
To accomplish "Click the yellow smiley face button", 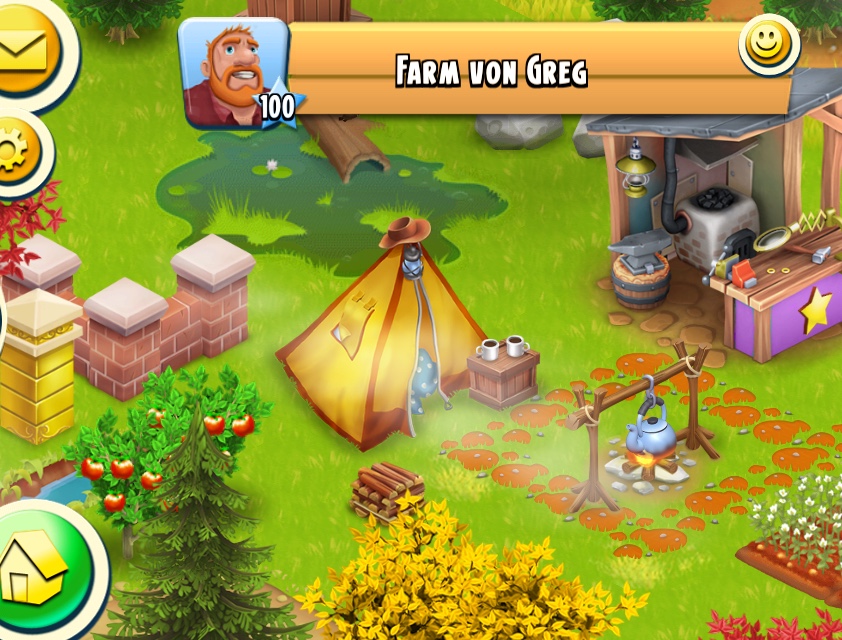I will pos(768,44).
